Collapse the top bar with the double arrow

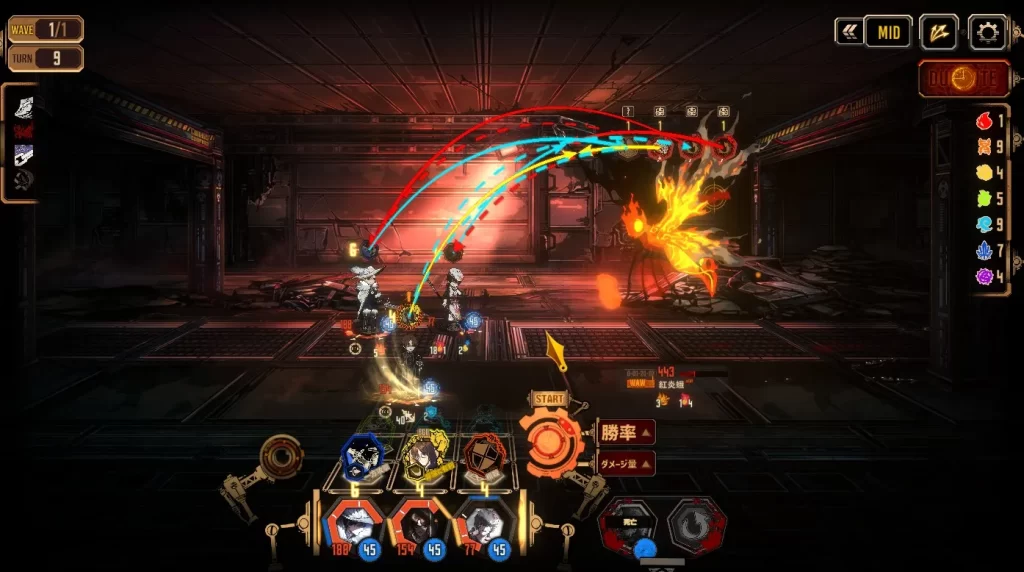(x=848, y=32)
